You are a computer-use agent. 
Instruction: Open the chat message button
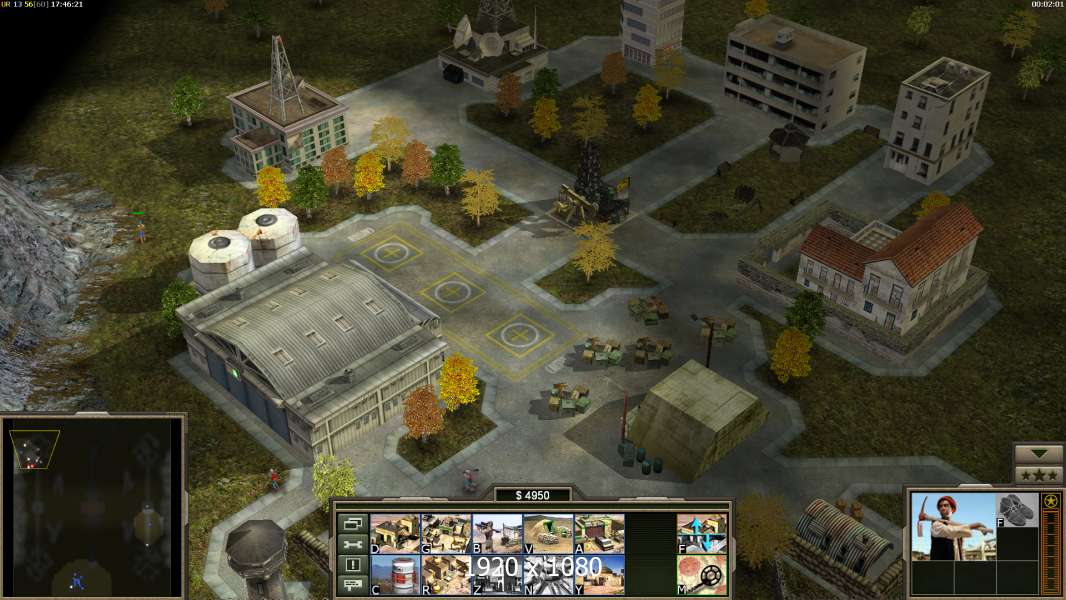[351, 586]
